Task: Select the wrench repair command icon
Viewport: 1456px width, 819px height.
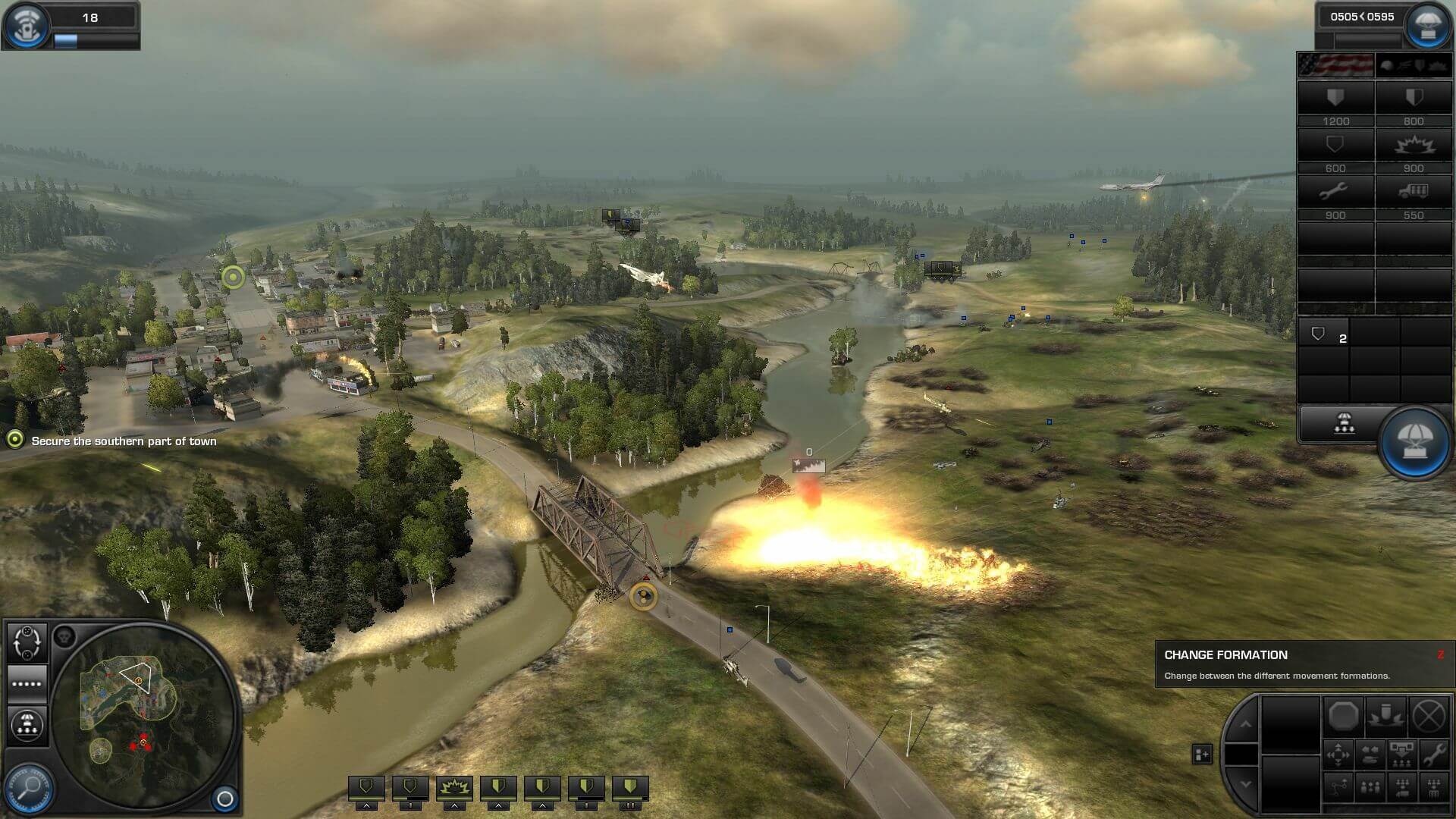Action: (x=1433, y=755)
